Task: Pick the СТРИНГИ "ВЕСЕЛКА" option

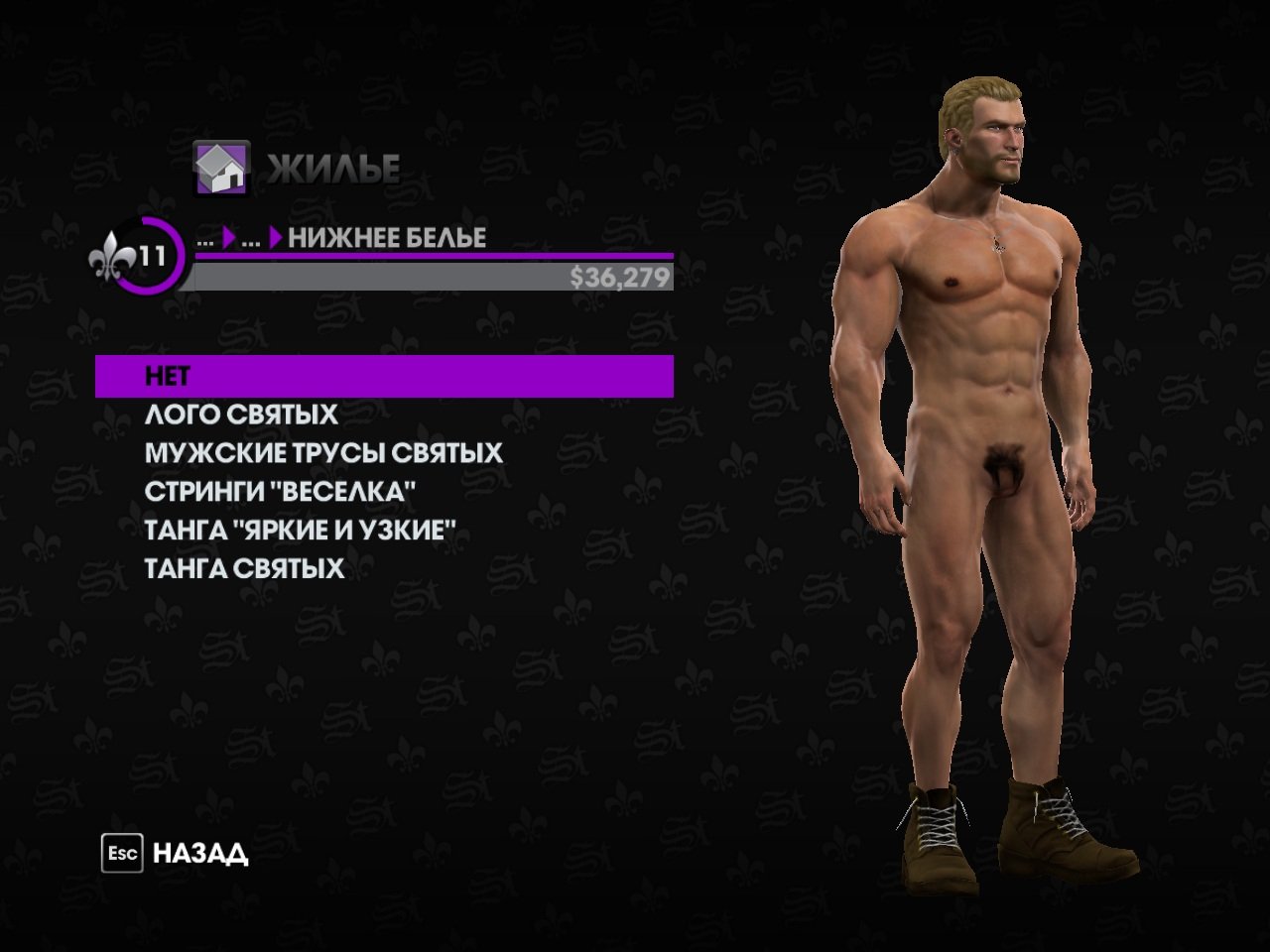Action: coord(280,492)
